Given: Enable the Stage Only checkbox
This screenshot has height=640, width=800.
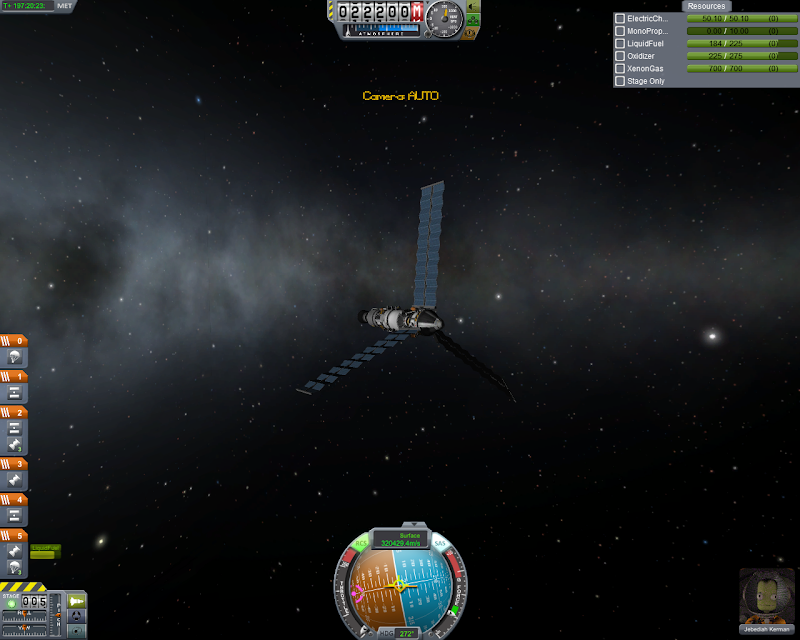Looking at the screenshot, I should click(x=620, y=81).
